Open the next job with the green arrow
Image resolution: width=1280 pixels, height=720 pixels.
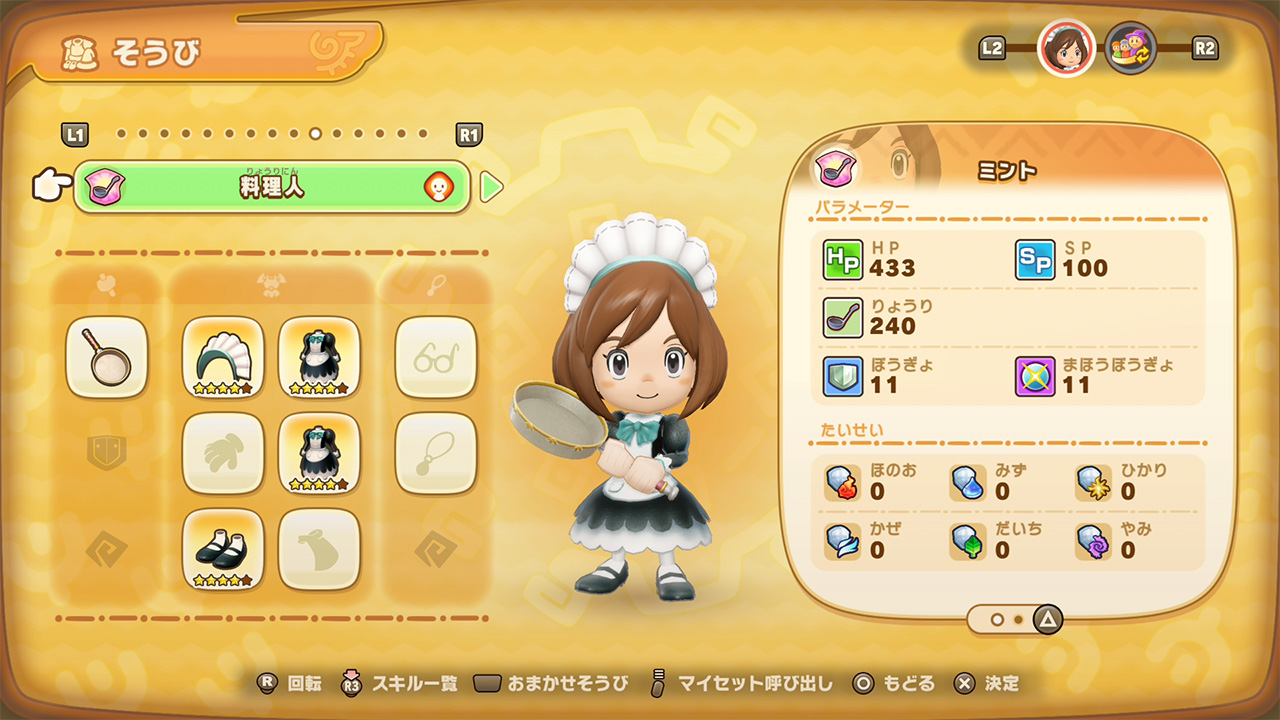492,186
